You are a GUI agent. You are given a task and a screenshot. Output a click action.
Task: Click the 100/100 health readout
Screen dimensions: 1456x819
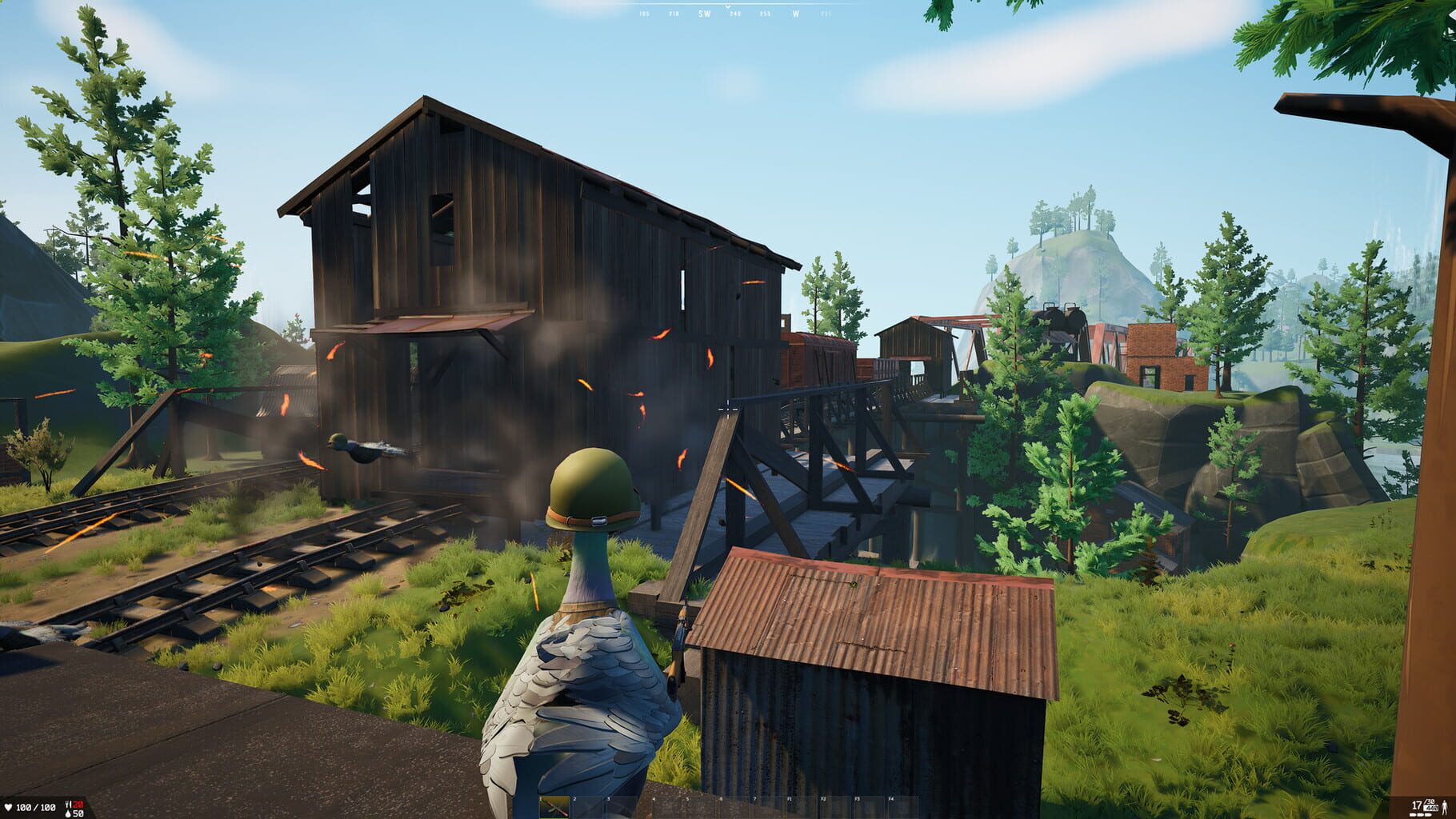pos(35,807)
